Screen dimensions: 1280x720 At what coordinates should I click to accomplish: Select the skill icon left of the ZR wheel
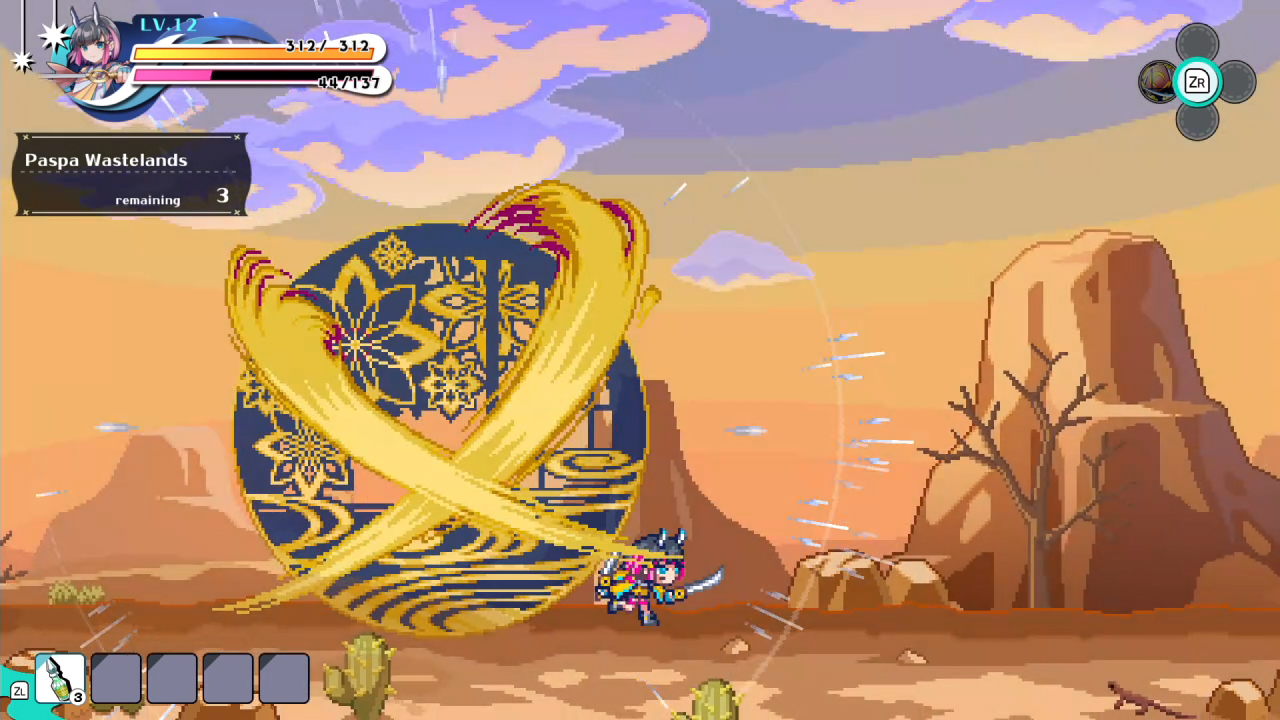pyautogui.click(x=1157, y=83)
